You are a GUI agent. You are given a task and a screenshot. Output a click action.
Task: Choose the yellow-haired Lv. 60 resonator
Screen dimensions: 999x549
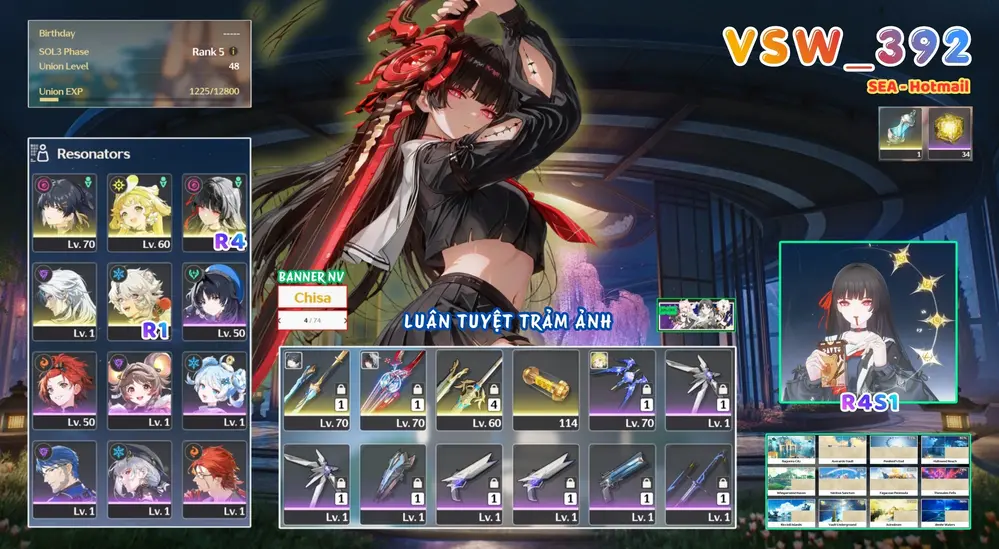tap(138, 211)
